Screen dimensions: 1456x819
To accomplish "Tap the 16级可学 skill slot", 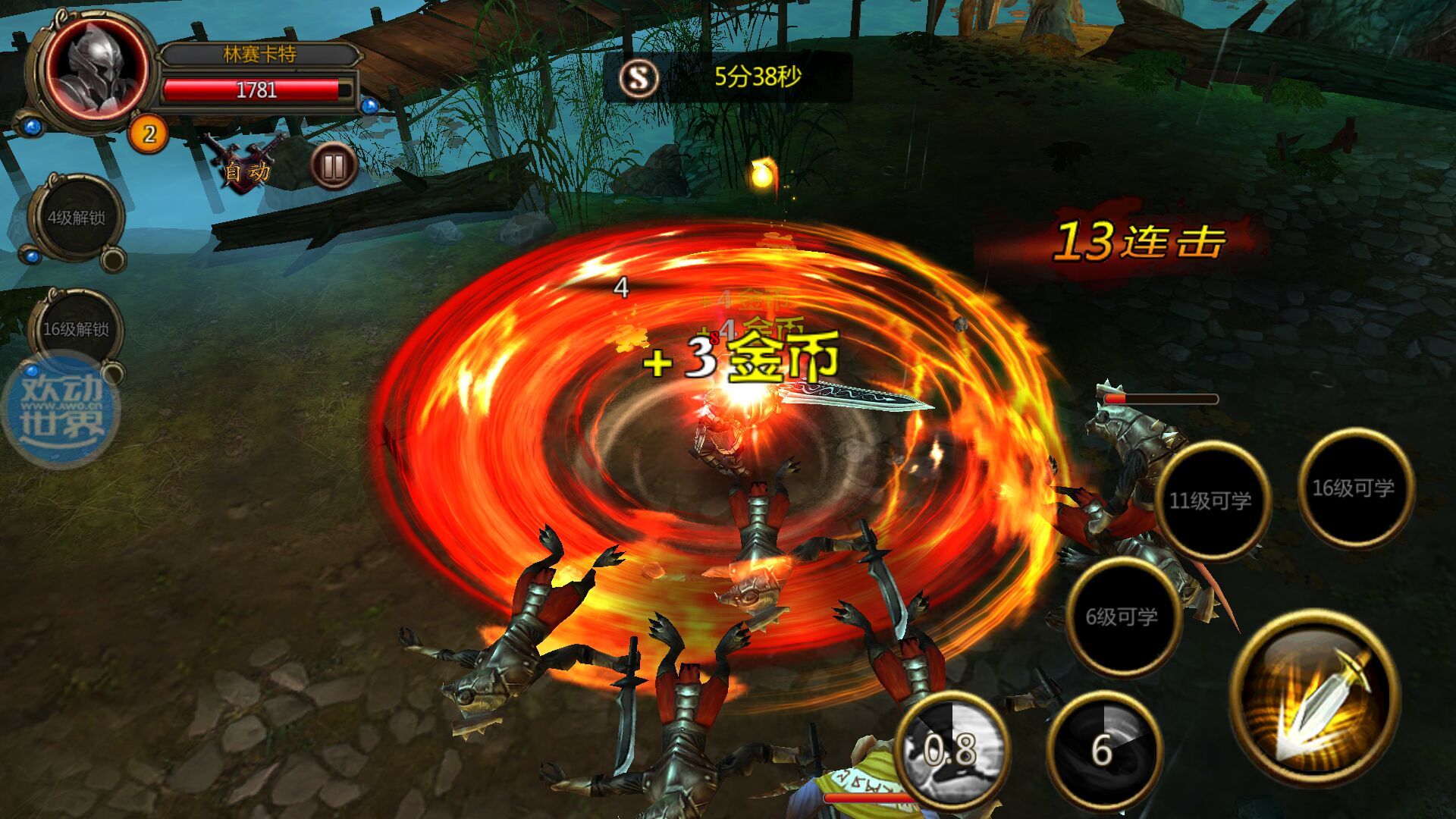I will pos(1354,488).
